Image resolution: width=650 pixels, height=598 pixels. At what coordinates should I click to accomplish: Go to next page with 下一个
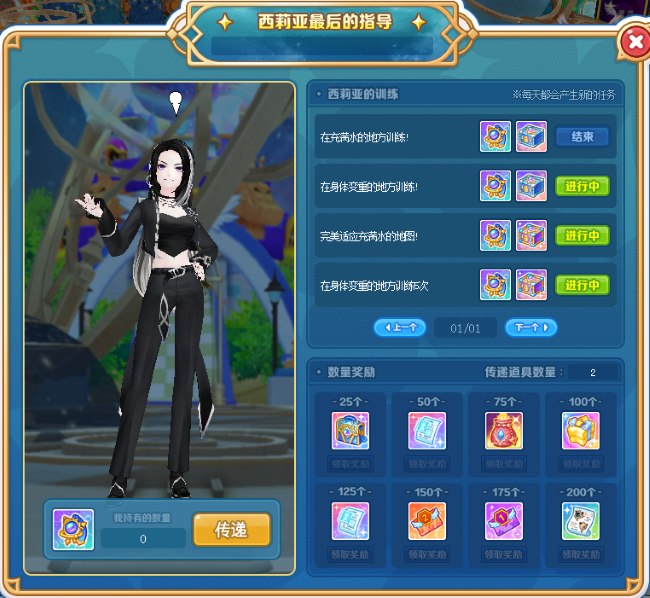(x=531, y=327)
